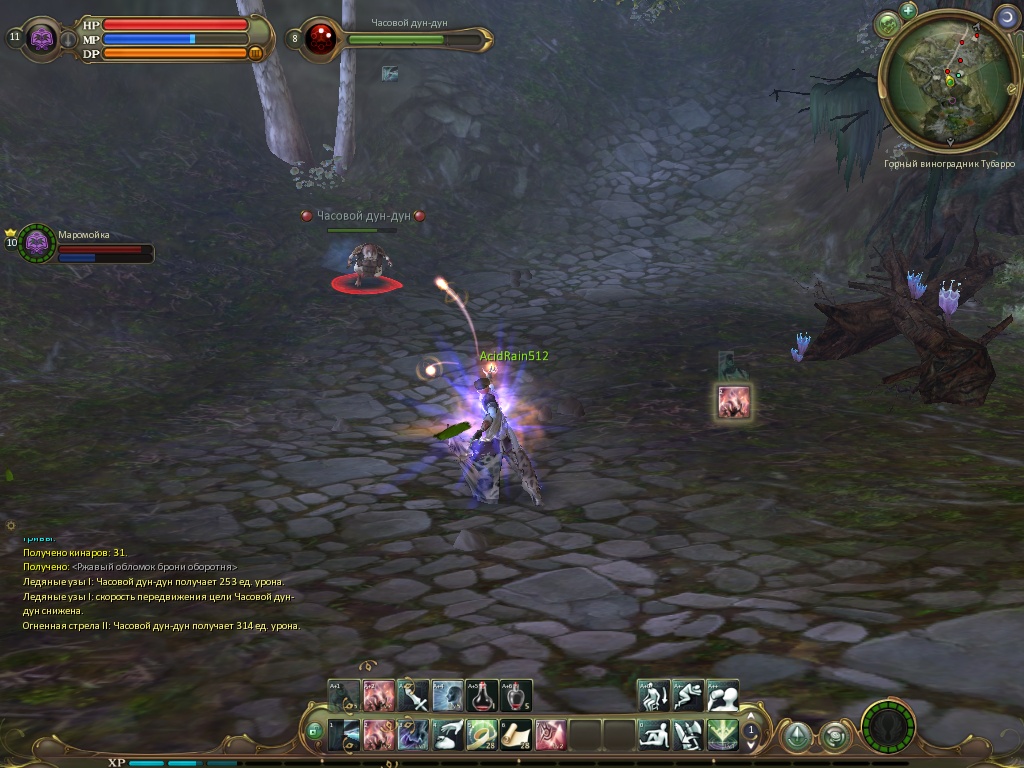Use the red potion in the upper hotbar

click(x=482, y=696)
